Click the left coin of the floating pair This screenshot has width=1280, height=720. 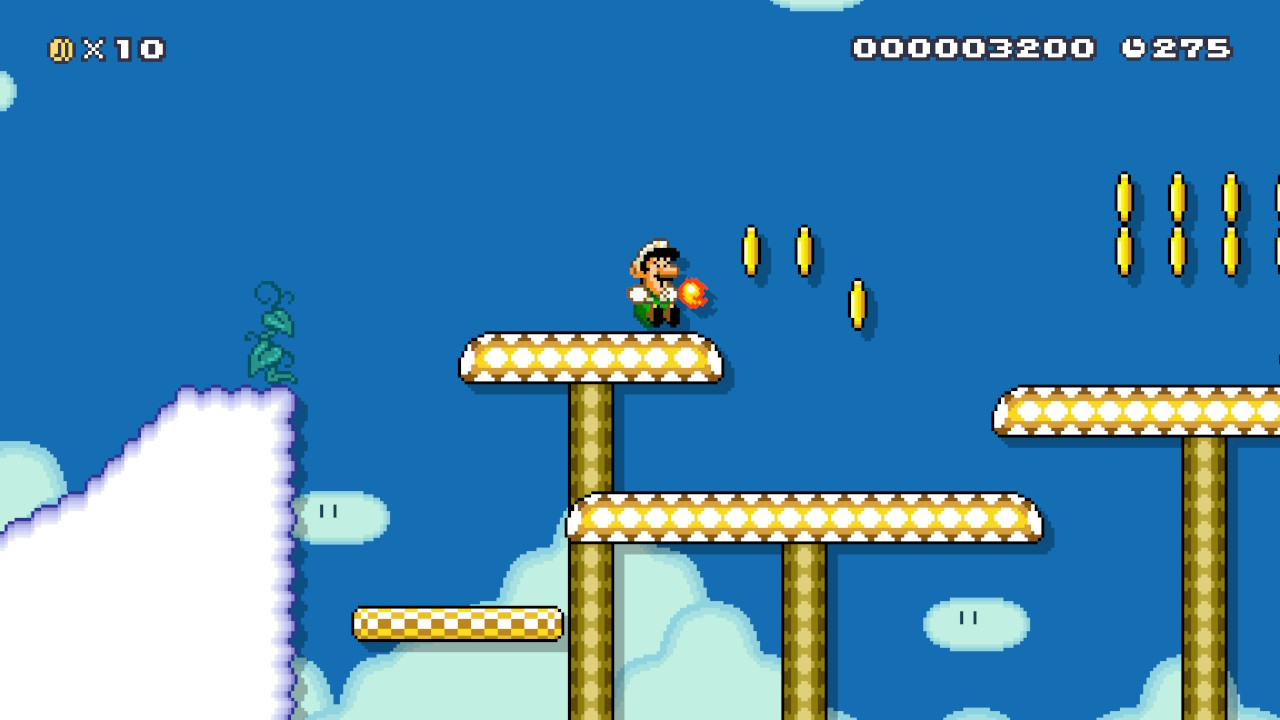pos(752,250)
